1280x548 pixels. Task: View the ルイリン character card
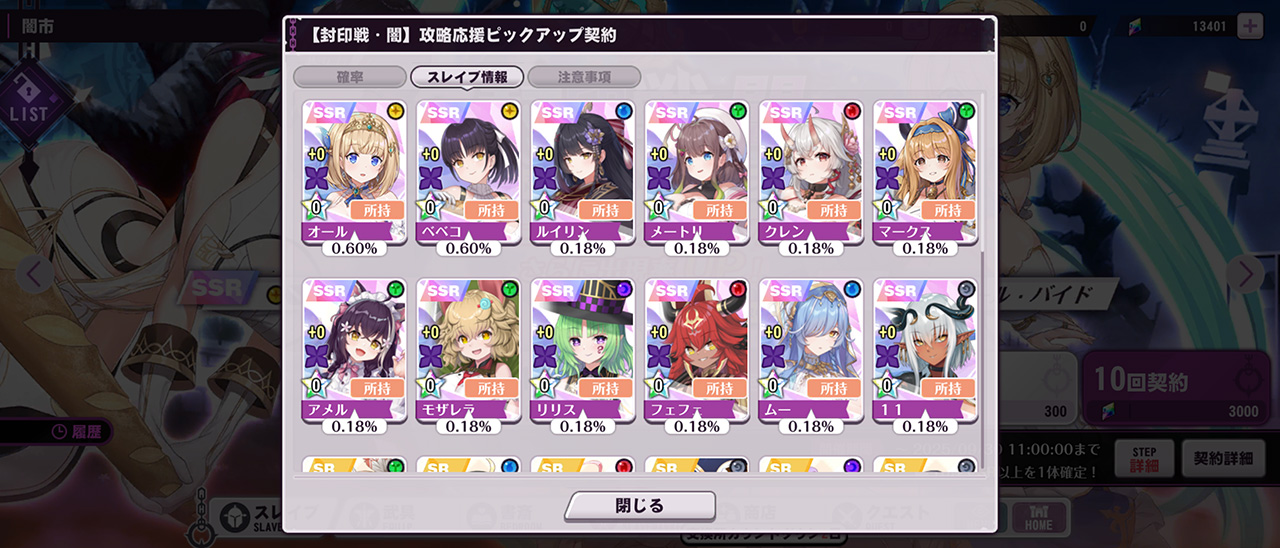(582, 171)
